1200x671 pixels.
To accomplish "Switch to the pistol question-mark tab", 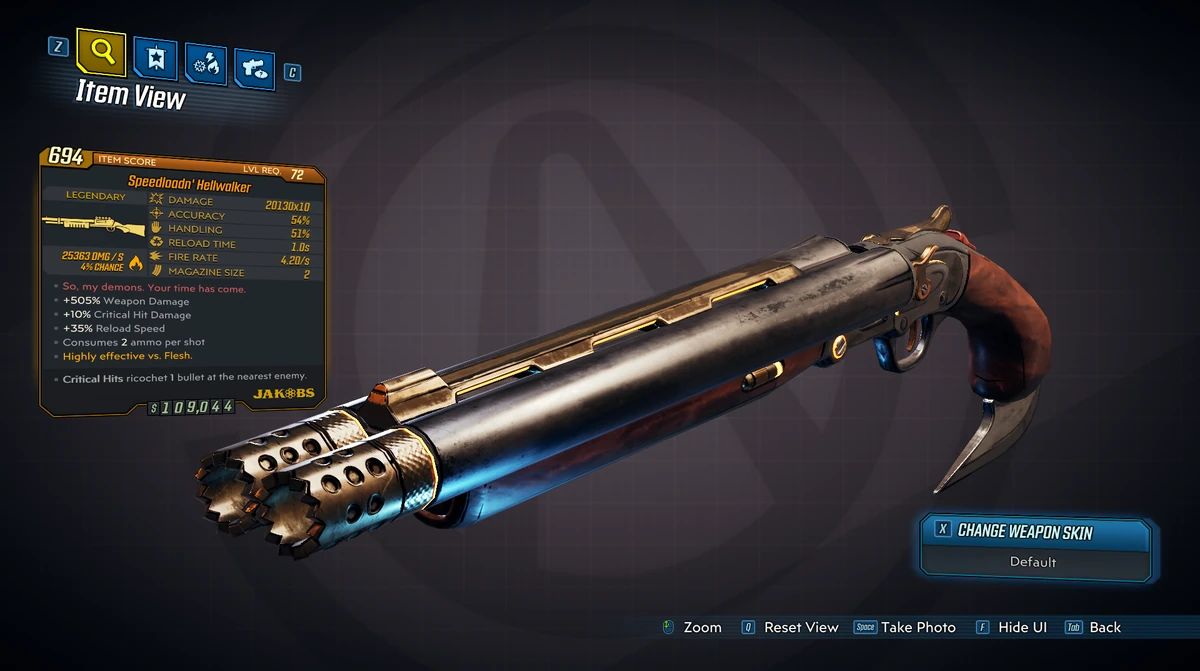I will 254,68.
